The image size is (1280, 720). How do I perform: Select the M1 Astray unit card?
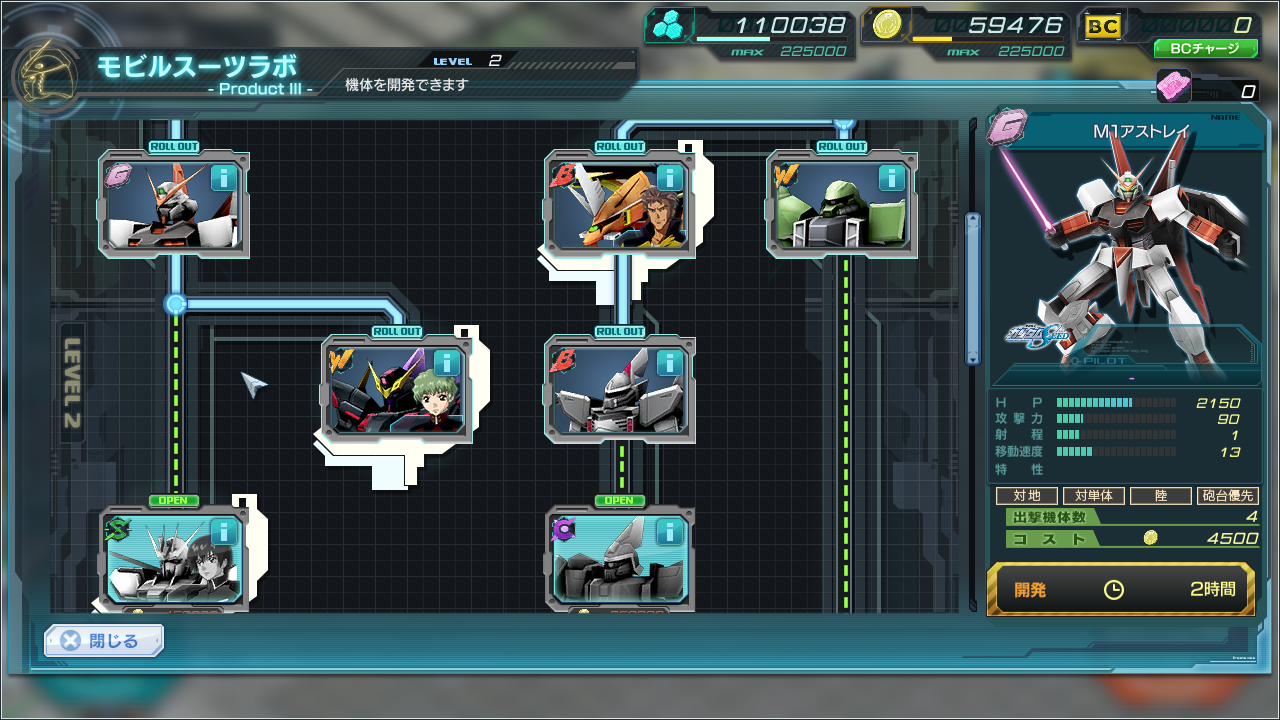tap(160, 207)
